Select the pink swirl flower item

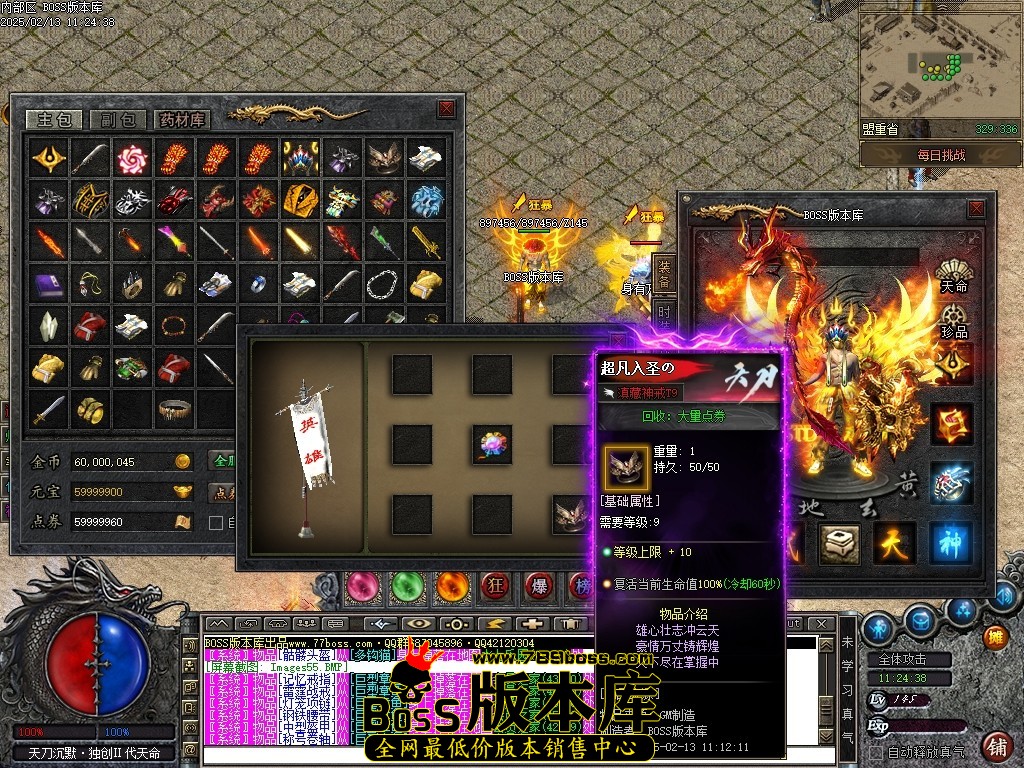pos(132,159)
